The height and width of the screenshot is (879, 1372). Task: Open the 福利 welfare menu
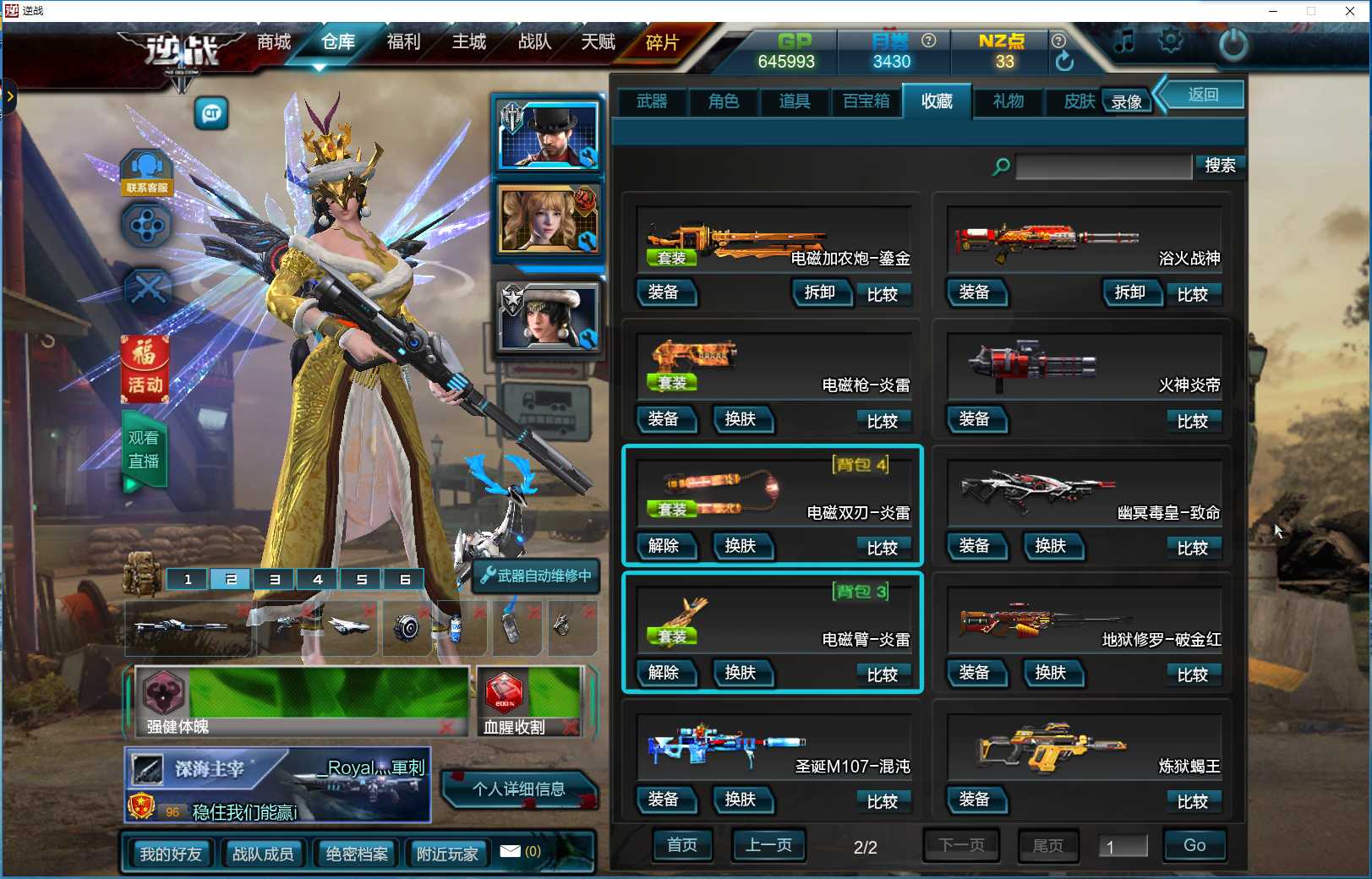tap(403, 41)
